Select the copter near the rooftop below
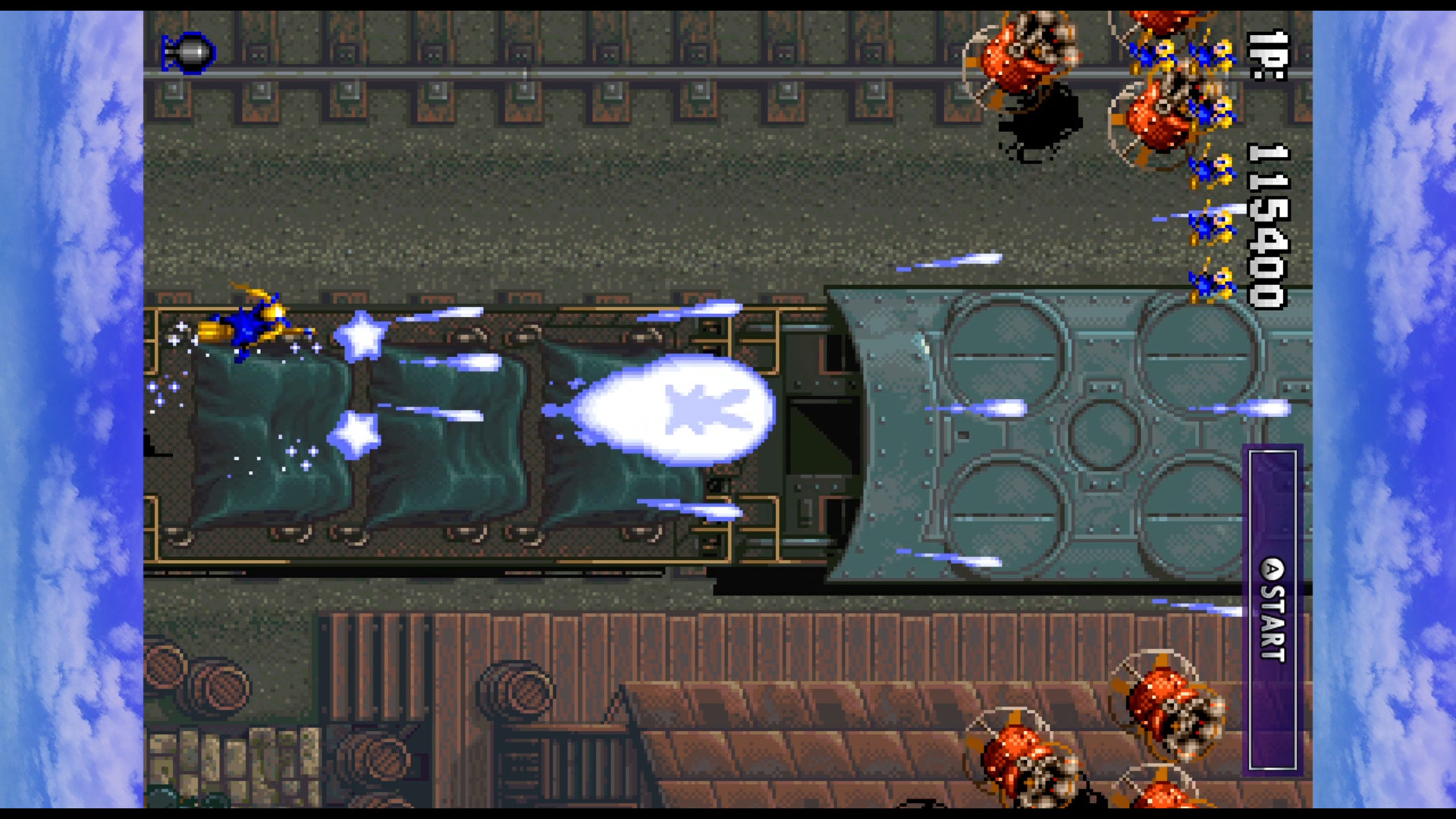Image resolution: width=1456 pixels, height=819 pixels. pyautogui.click(x=1024, y=758)
